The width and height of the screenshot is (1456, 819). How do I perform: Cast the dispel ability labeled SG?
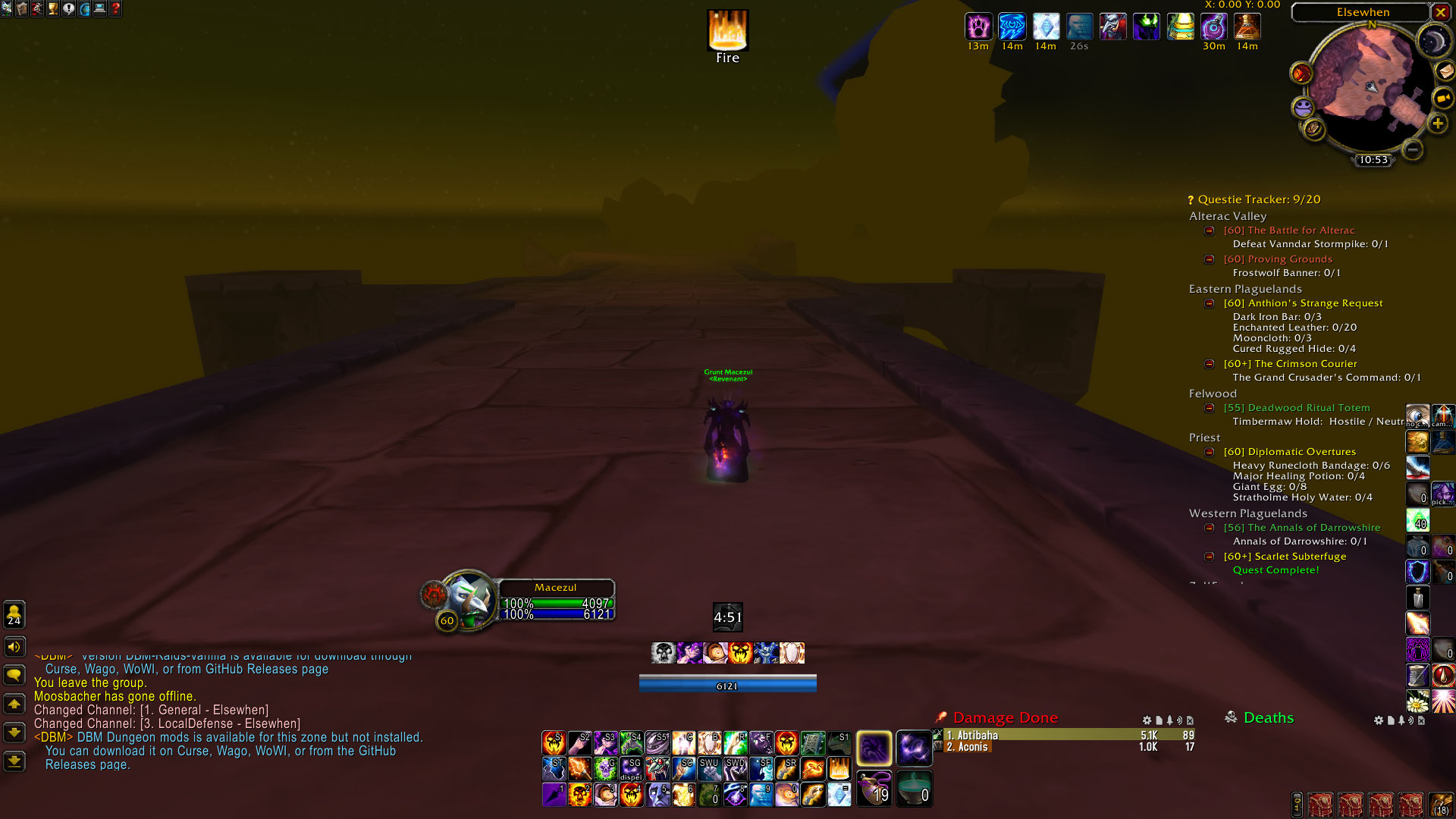pos(631,768)
